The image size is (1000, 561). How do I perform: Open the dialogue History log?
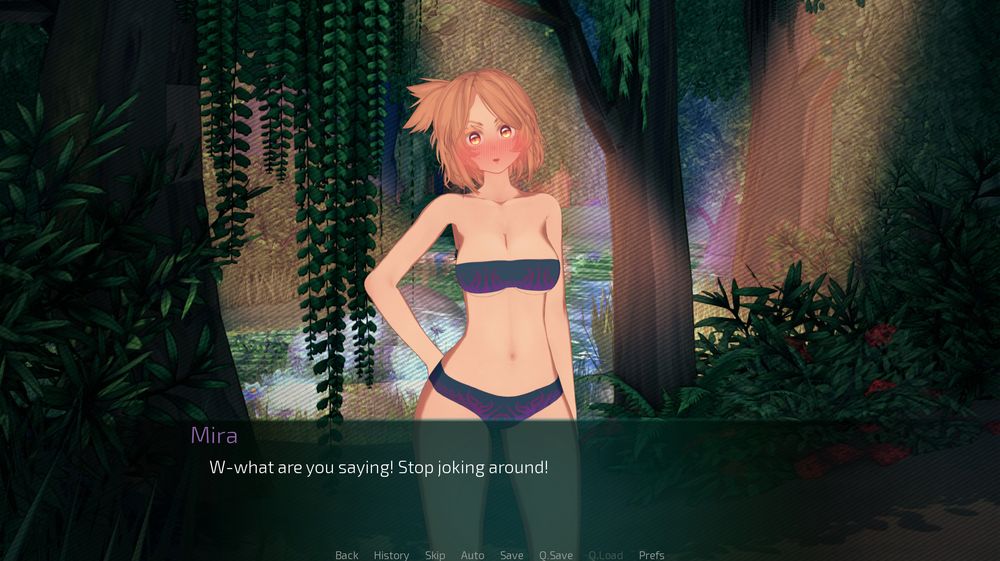[391, 555]
